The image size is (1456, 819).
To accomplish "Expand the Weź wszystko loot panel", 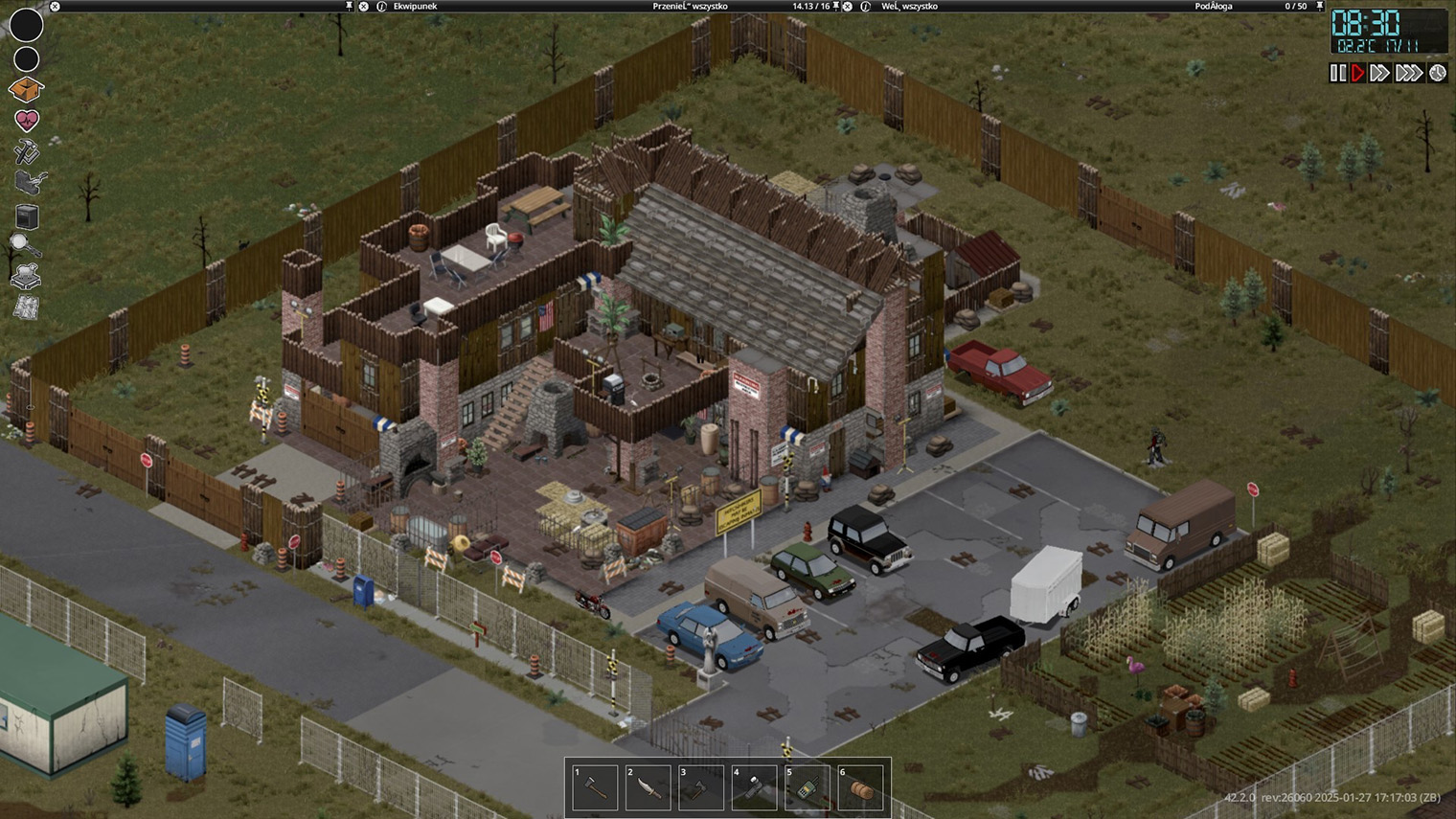I will 847,7.
